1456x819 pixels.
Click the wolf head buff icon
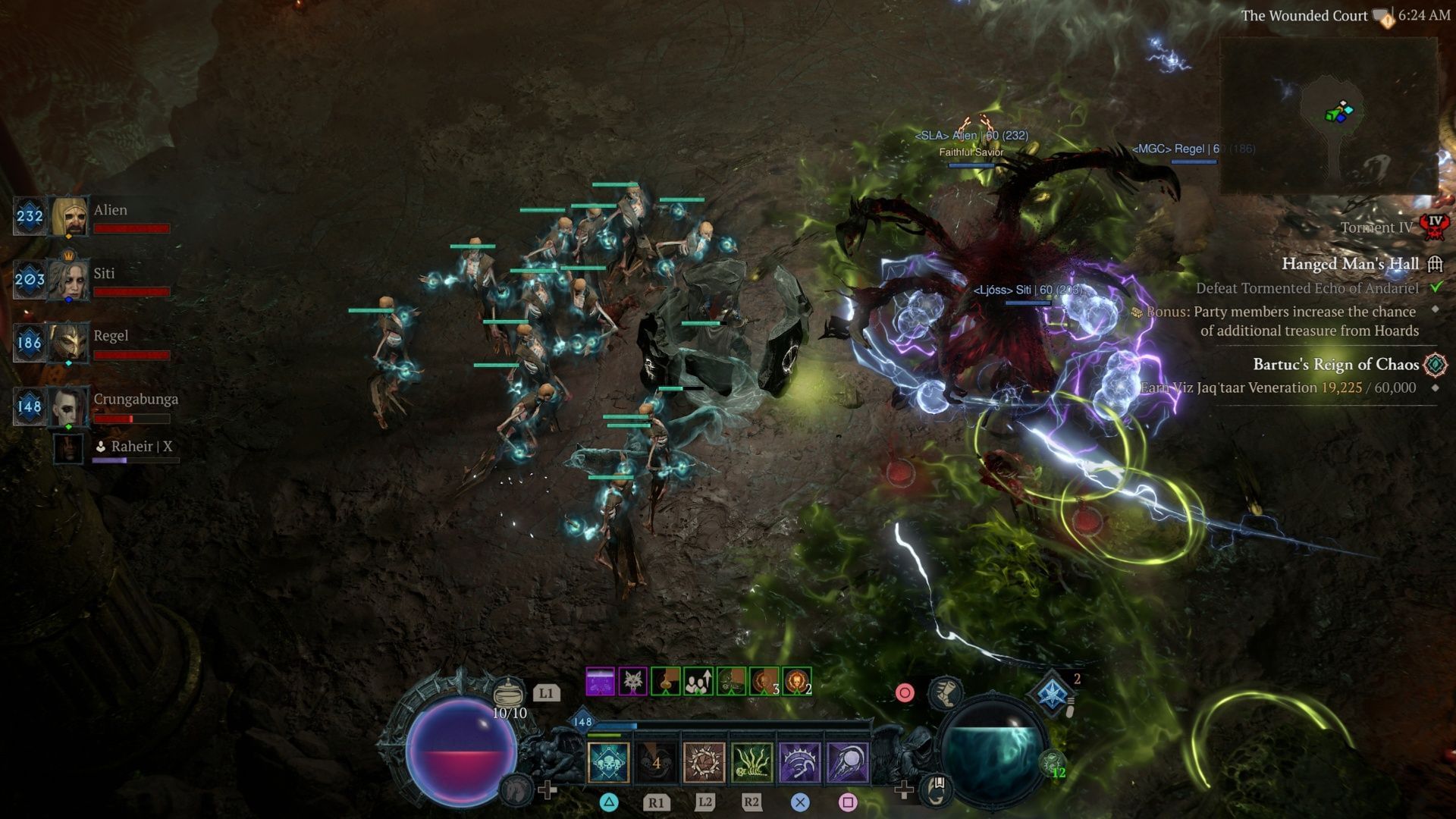(x=632, y=682)
